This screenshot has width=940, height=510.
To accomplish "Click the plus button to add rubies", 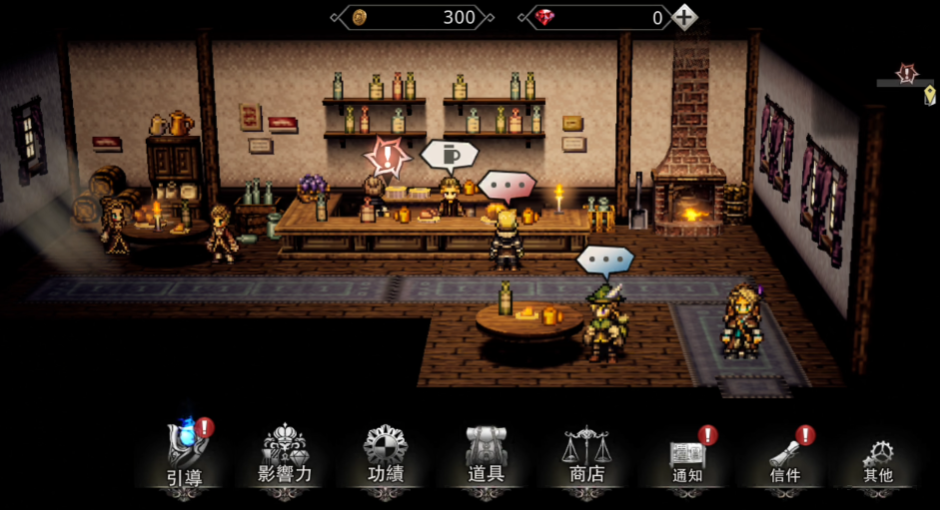I will point(684,17).
